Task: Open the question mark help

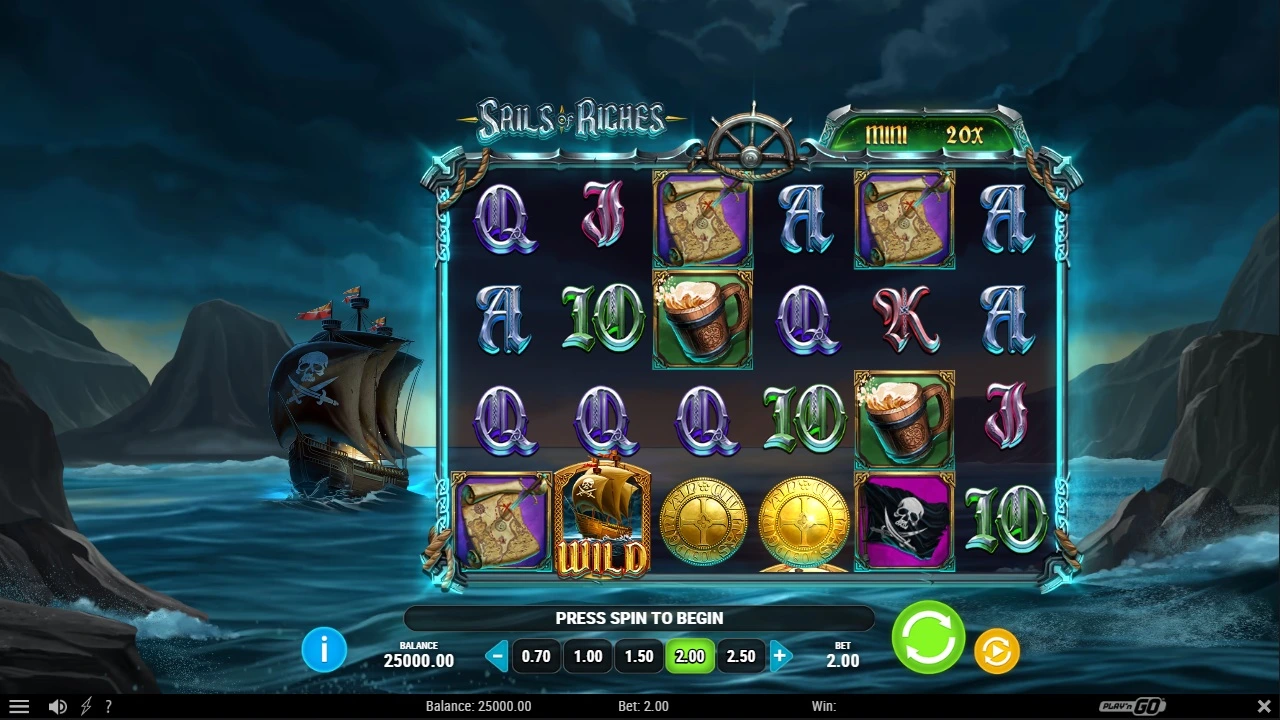Action: pyautogui.click(x=108, y=706)
